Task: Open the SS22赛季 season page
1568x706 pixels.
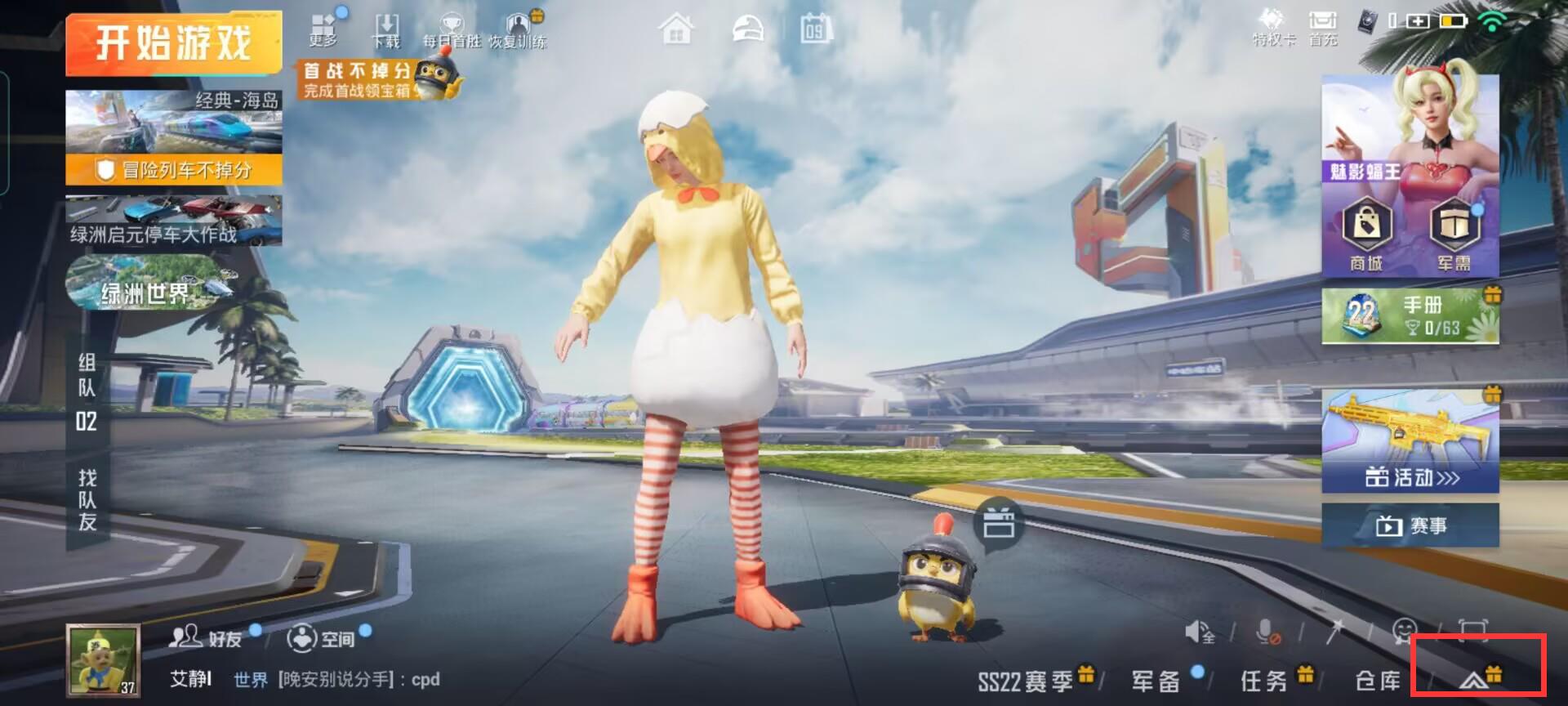Action: tap(1026, 680)
